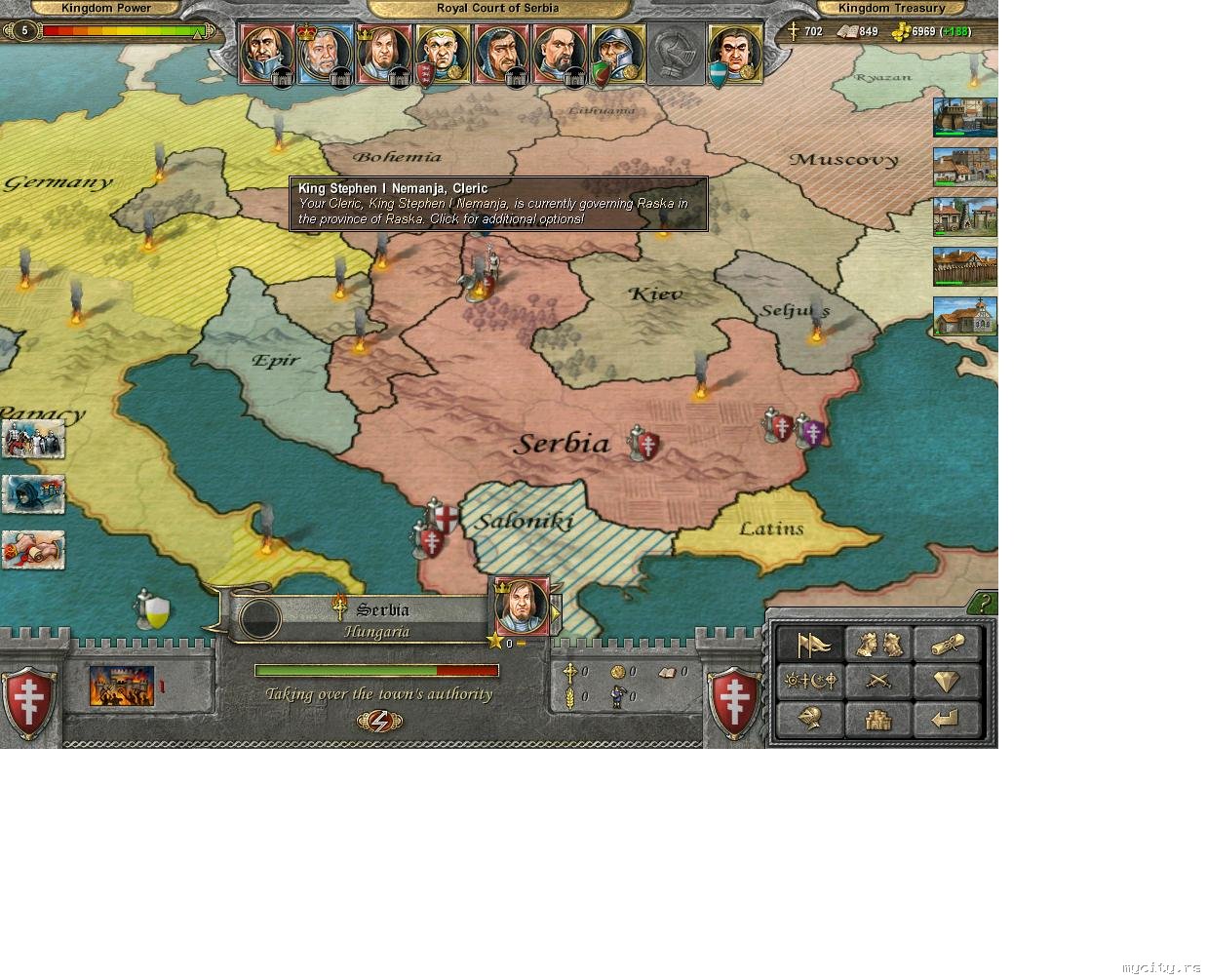Click the Kingdom Power level badge
Viewport: 1208px width, 980px height.
point(25,31)
